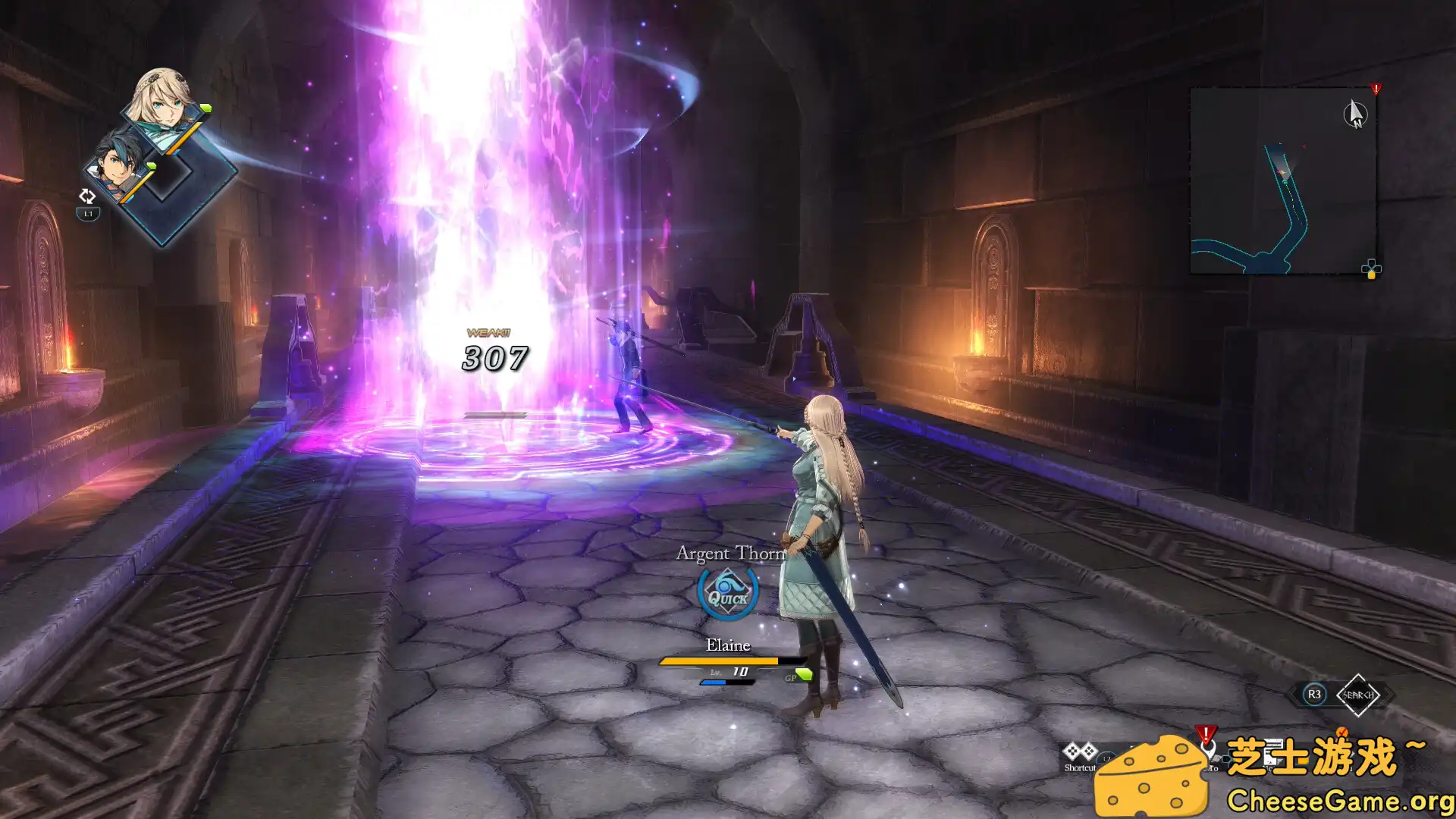Toggle the green gem indicator on Elaine's portrait

coord(206,108)
